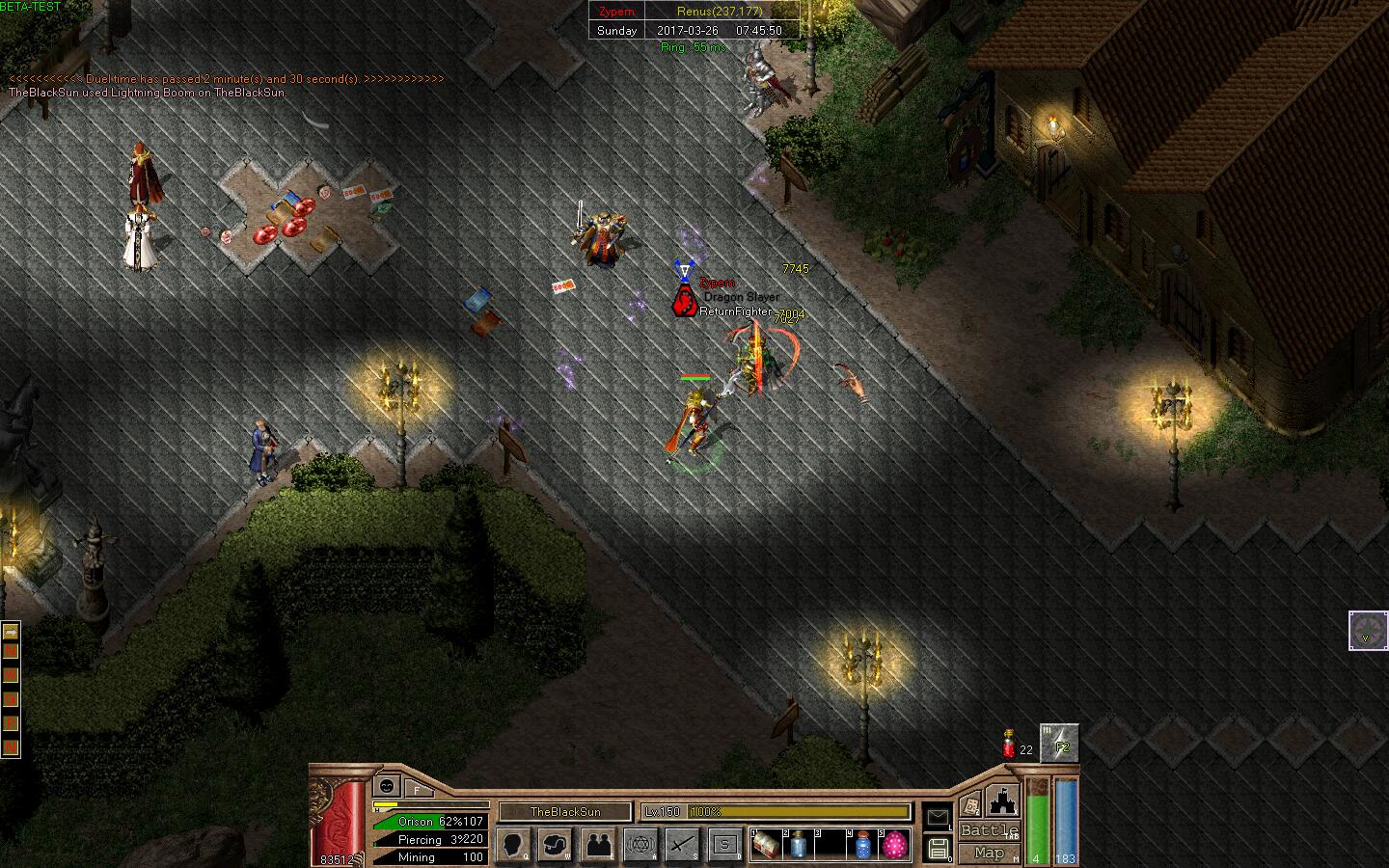Open the Map button
The width and height of the screenshot is (1389, 868).
click(988, 853)
